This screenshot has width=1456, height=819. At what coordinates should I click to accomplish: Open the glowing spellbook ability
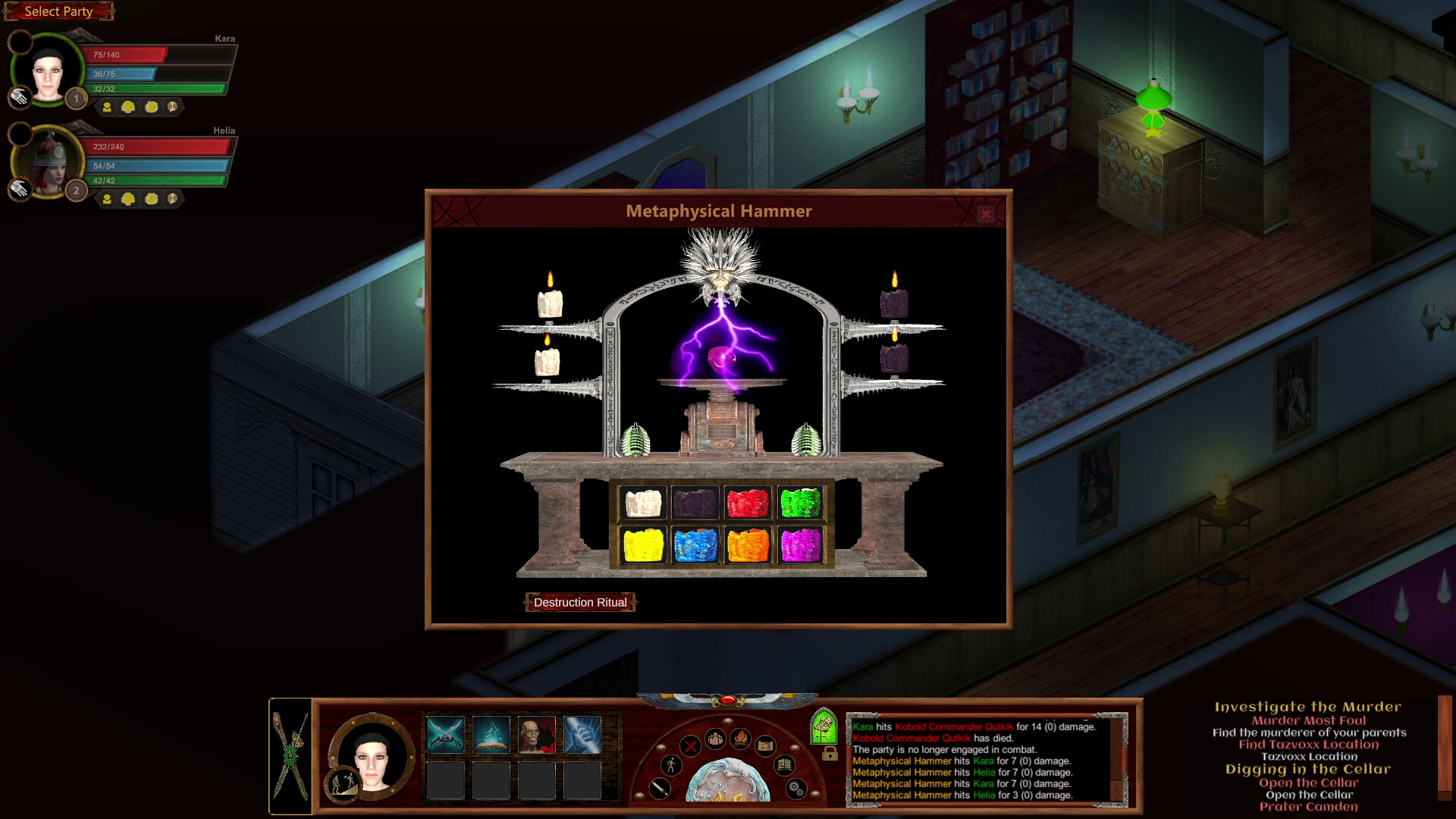pyautogui.click(x=491, y=735)
